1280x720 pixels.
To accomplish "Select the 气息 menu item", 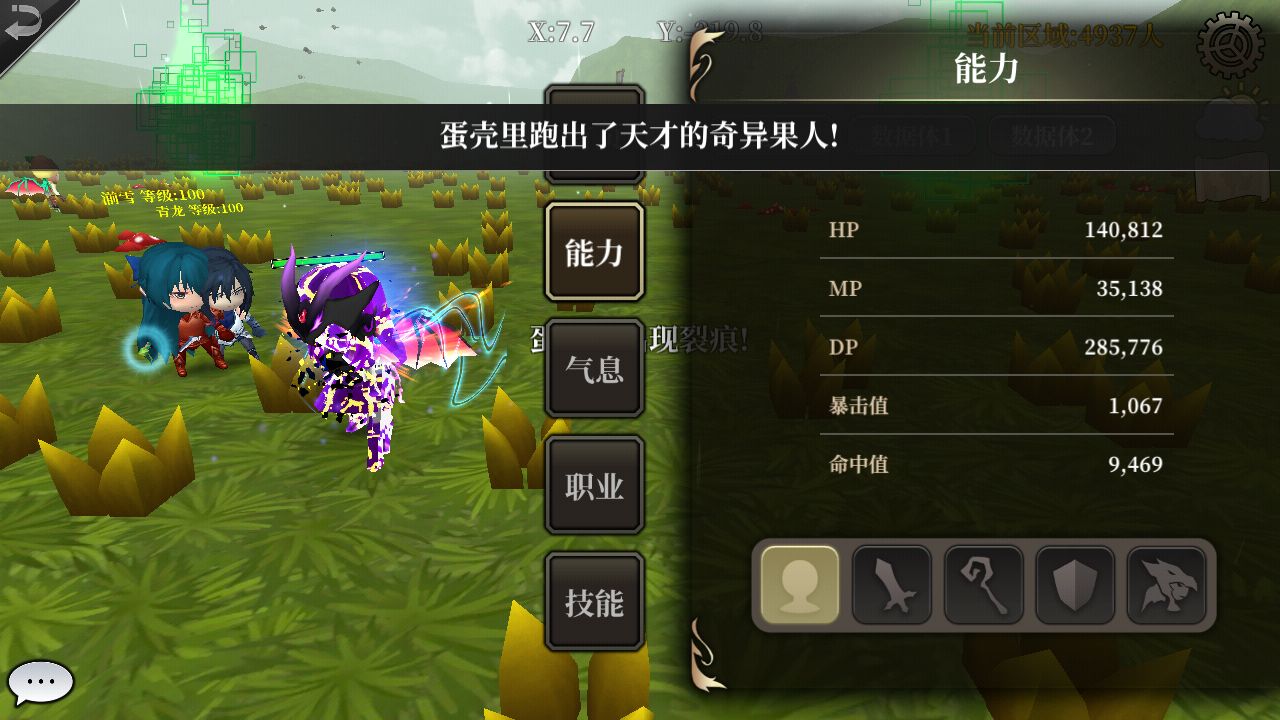I will (x=594, y=368).
